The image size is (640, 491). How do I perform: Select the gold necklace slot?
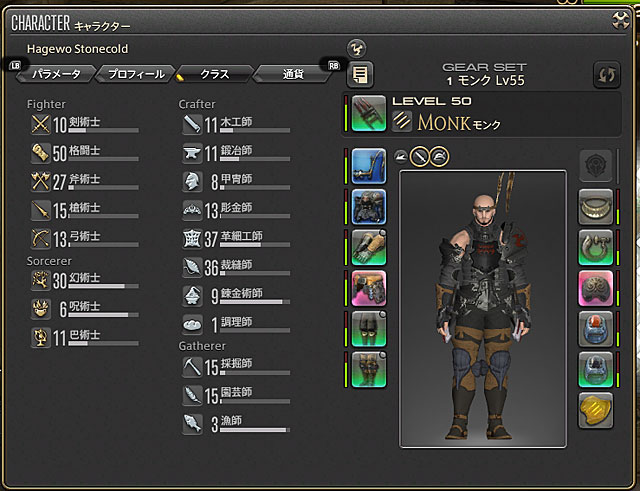pos(596,205)
